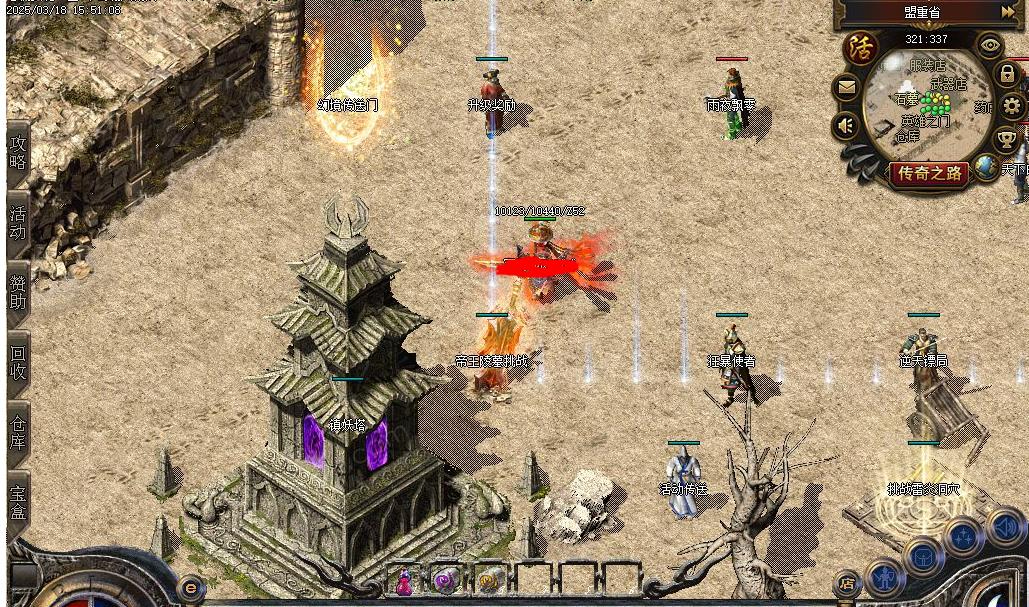Open the 店 shop button
This screenshot has width=1029, height=607.
pos(847,583)
